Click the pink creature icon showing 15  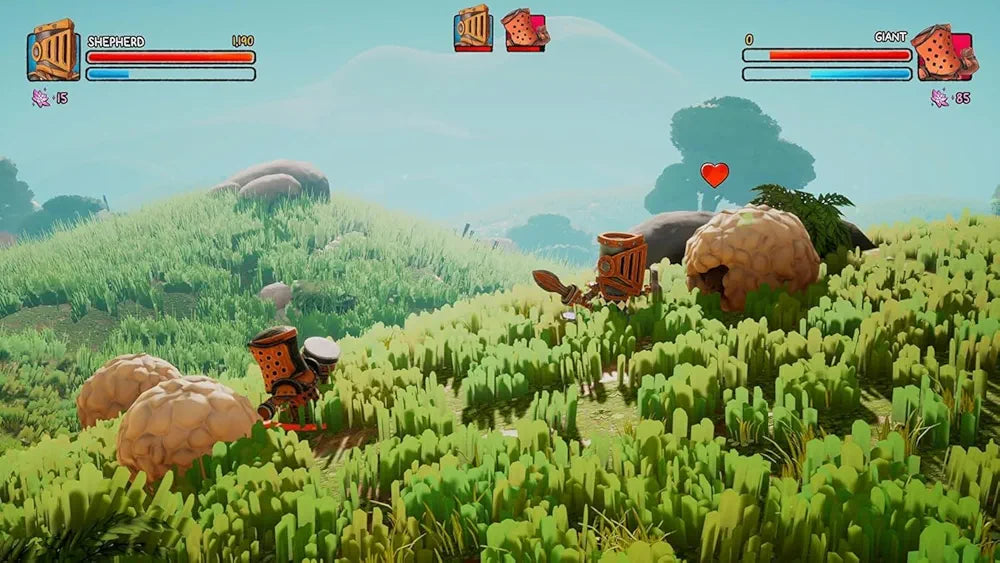point(41,98)
